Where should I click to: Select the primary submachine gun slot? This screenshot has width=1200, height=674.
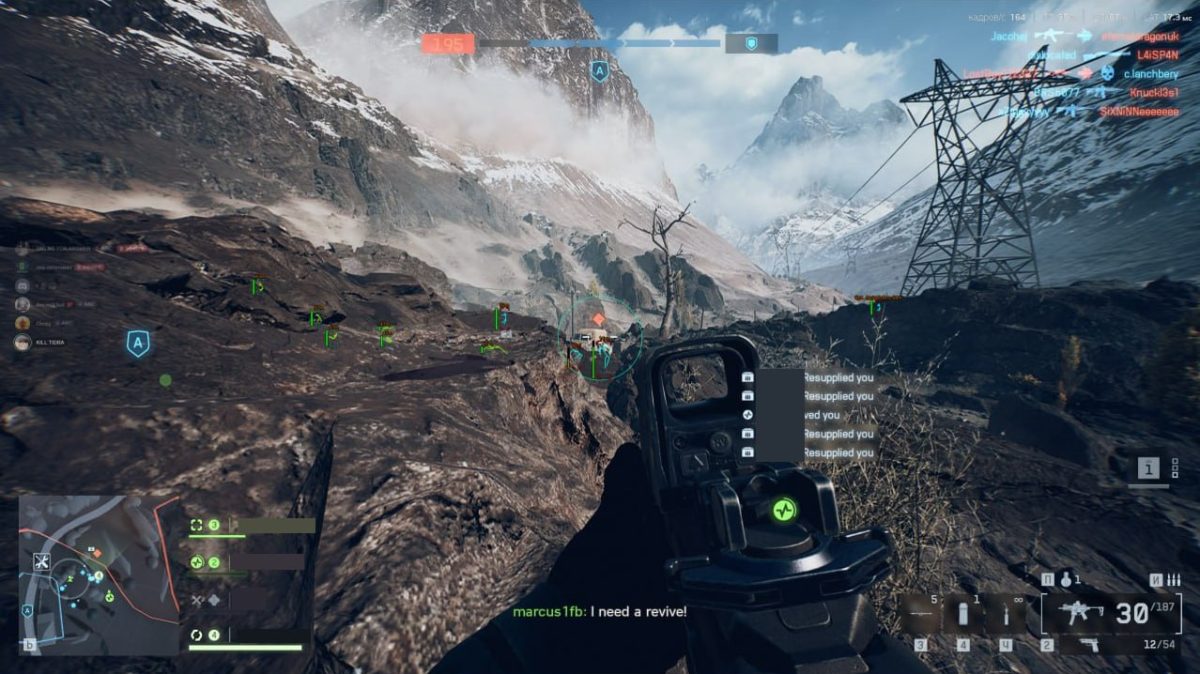pyautogui.click(x=1079, y=612)
